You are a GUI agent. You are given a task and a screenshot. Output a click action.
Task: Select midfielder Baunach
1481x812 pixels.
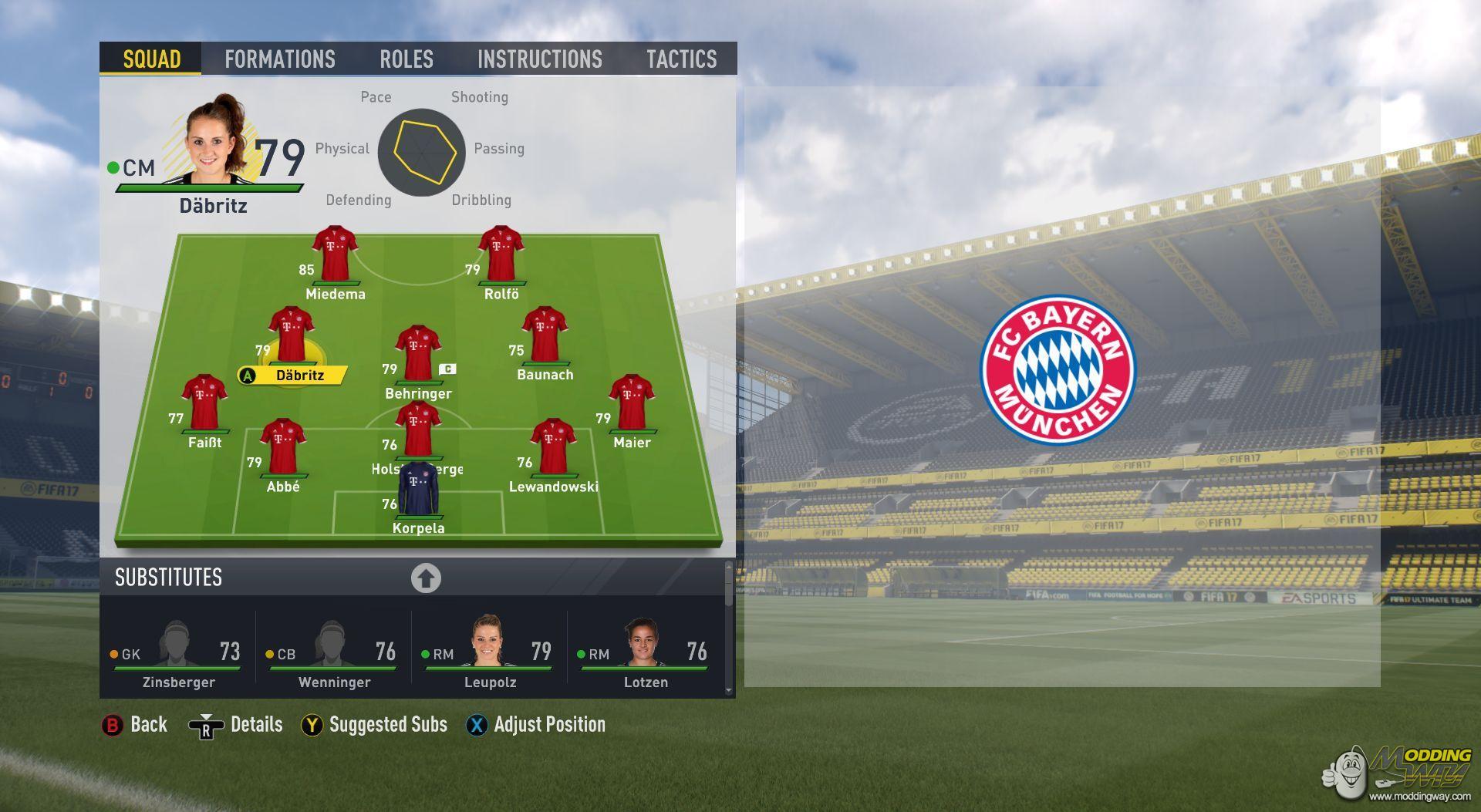click(545, 338)
